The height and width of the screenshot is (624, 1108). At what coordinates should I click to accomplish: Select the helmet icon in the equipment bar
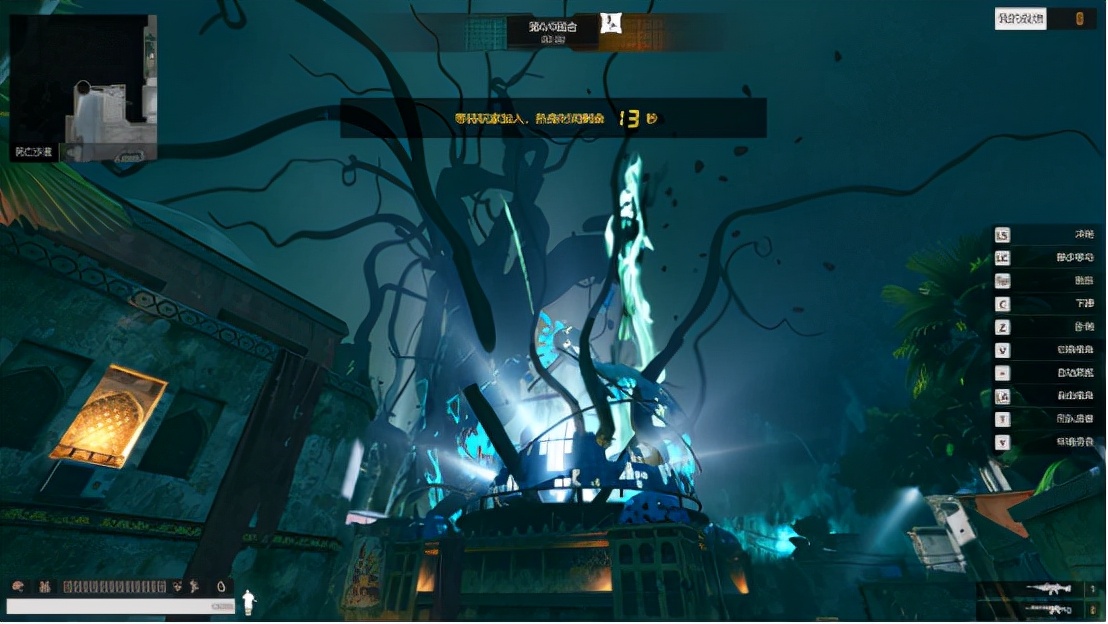coord(20,587)
